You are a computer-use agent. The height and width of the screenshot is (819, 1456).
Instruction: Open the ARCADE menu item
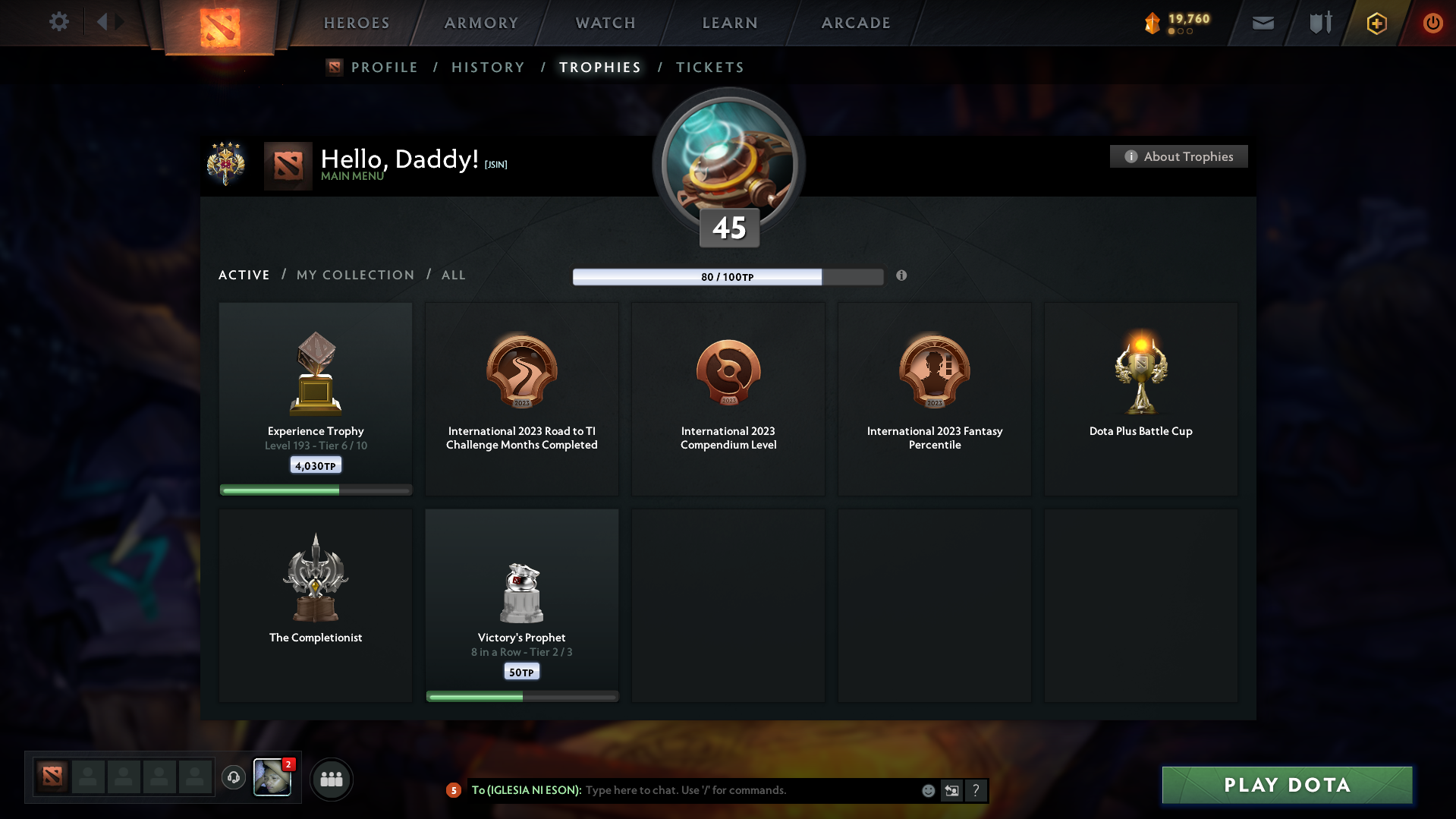click(x=856, y=23)
